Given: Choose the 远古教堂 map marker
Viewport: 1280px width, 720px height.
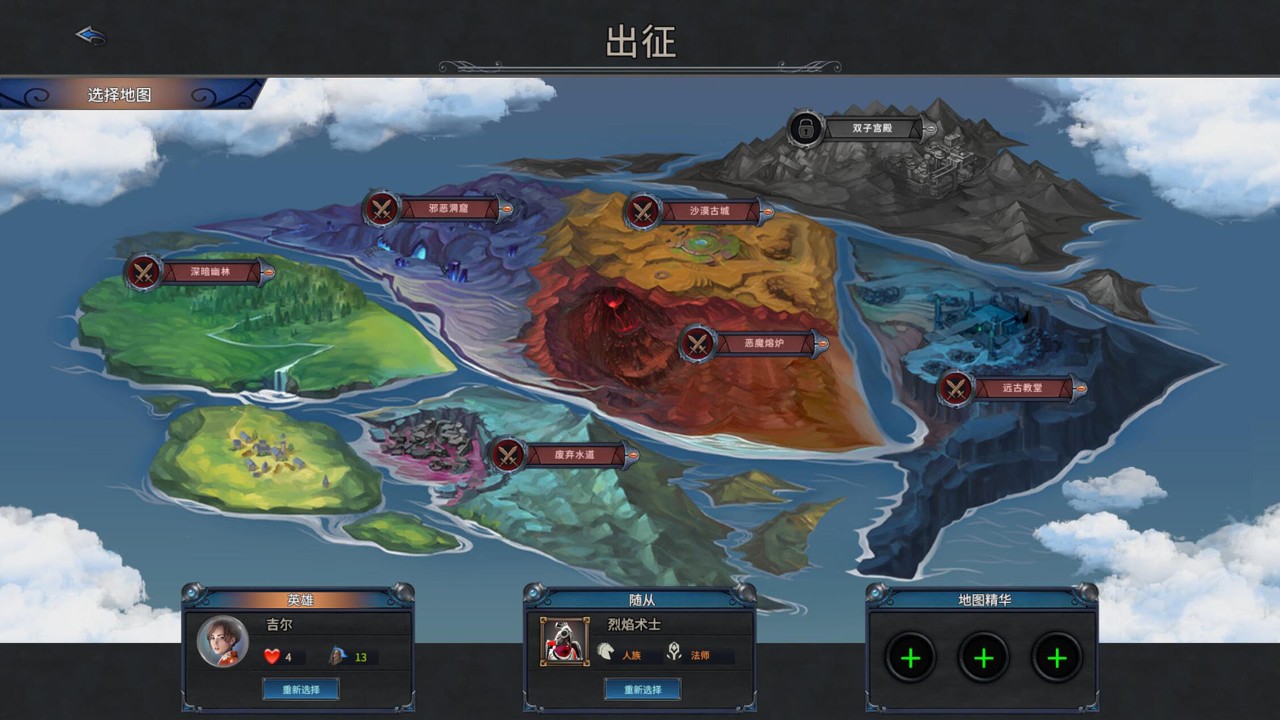Looking at the screenshot, I should click(1009, 388).
